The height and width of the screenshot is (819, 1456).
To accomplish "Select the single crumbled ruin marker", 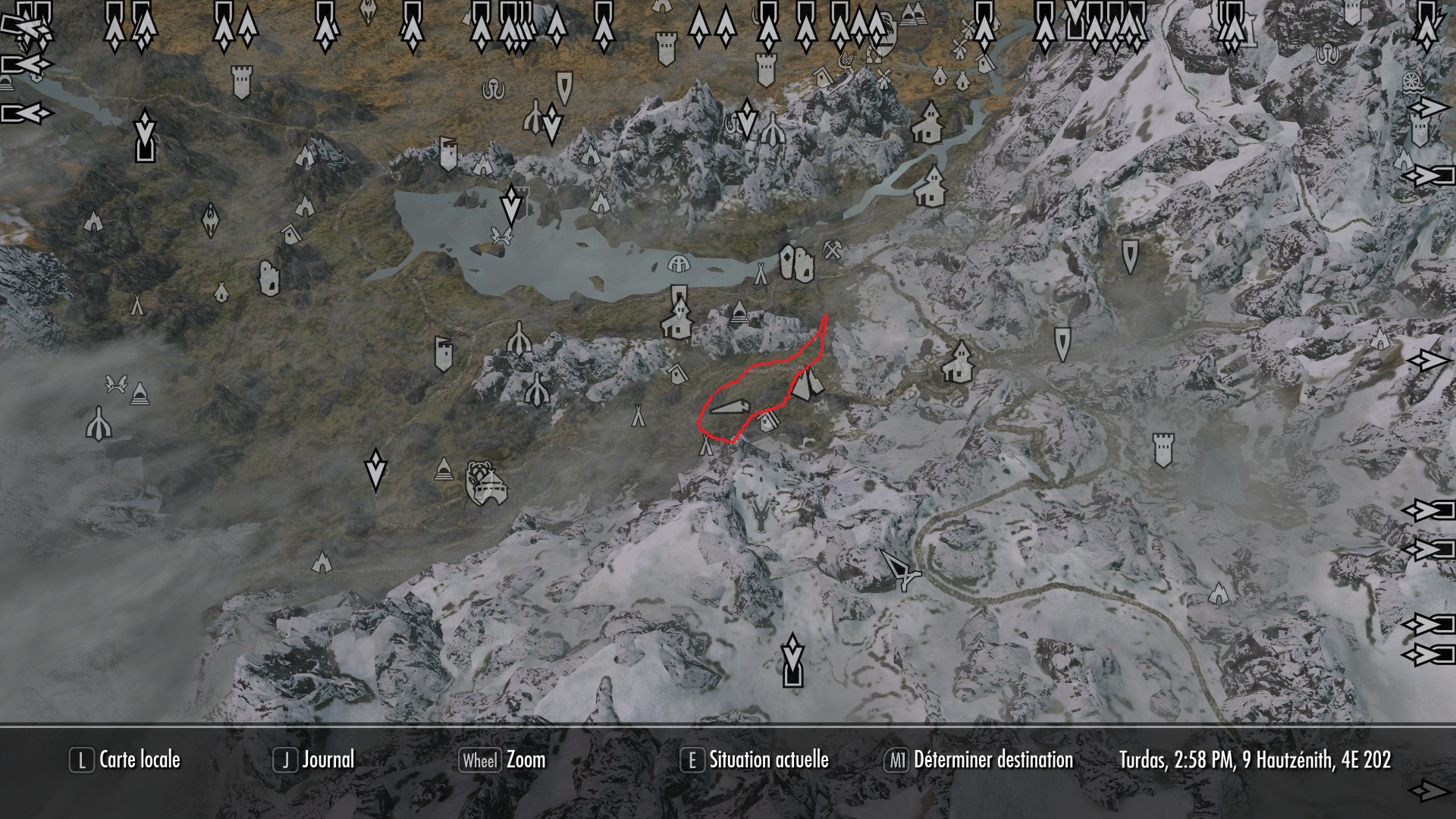I will pos(267,278).
